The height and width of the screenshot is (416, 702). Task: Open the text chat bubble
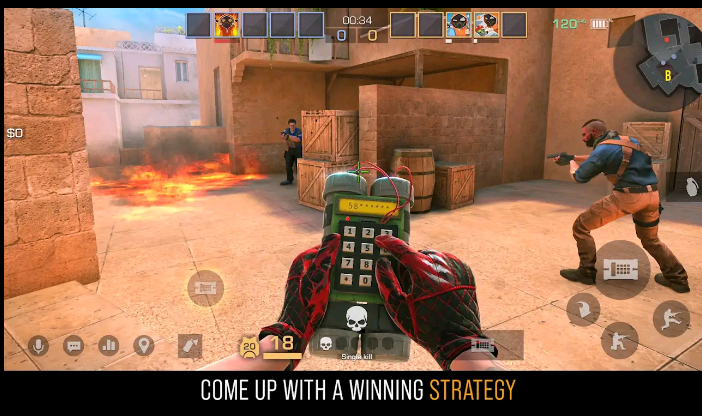[74, 346]
